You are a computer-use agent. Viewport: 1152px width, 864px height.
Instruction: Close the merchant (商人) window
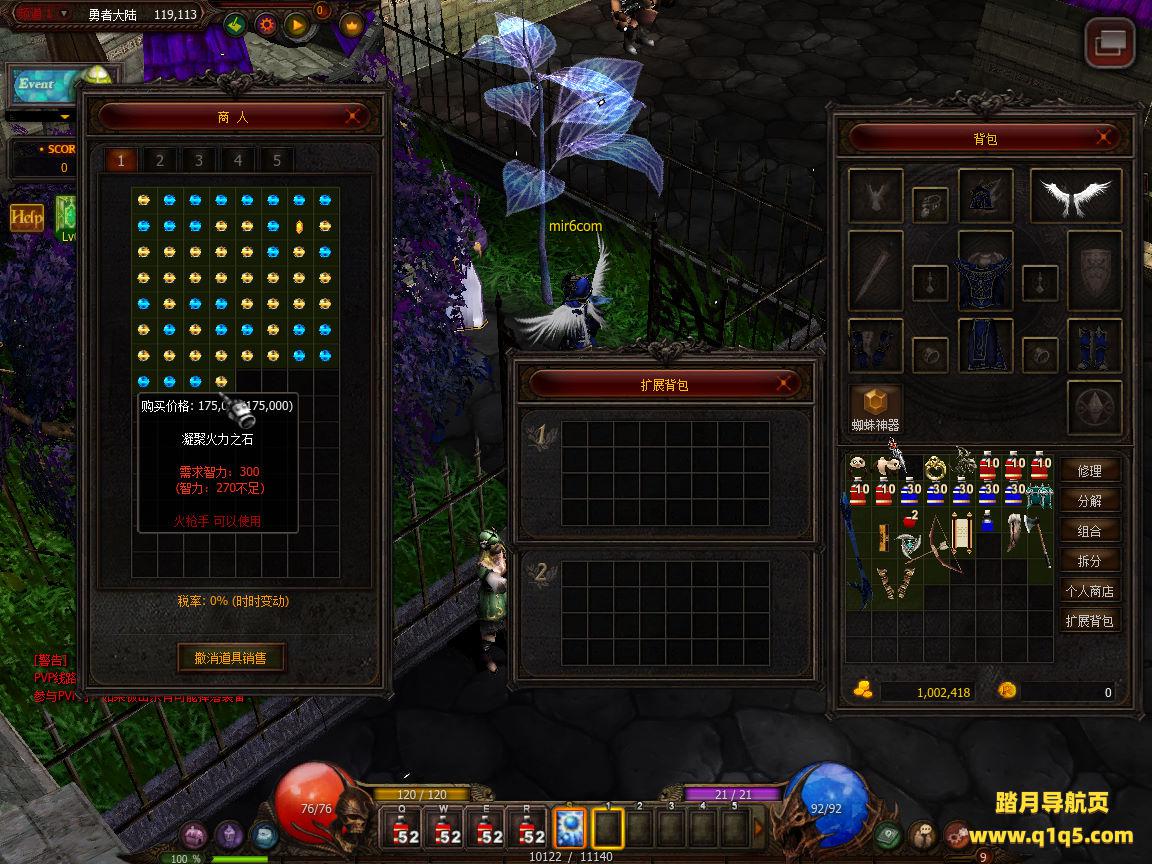(353, 116)
